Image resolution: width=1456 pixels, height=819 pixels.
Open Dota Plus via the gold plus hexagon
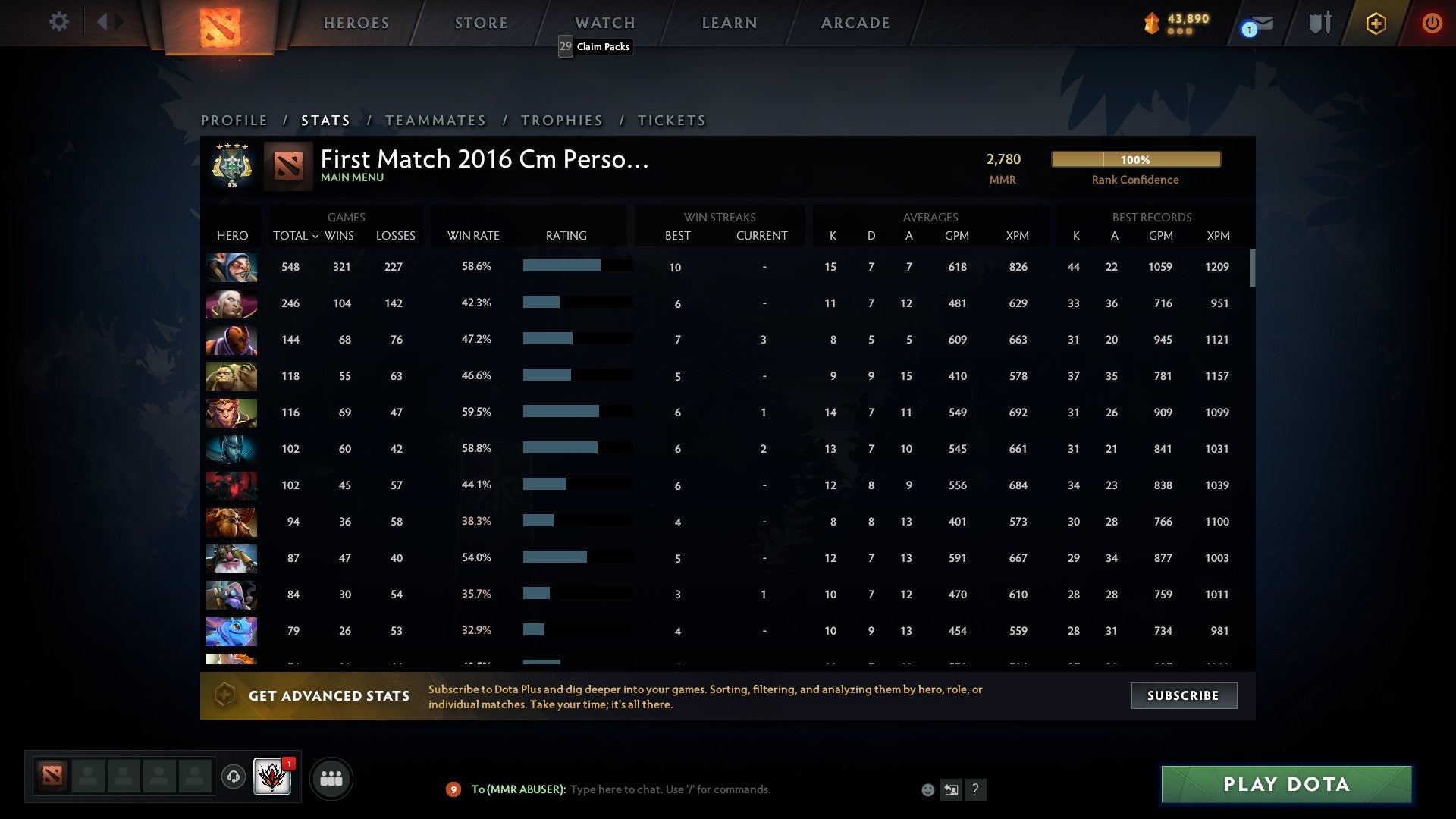click(x=1376, y=23)
